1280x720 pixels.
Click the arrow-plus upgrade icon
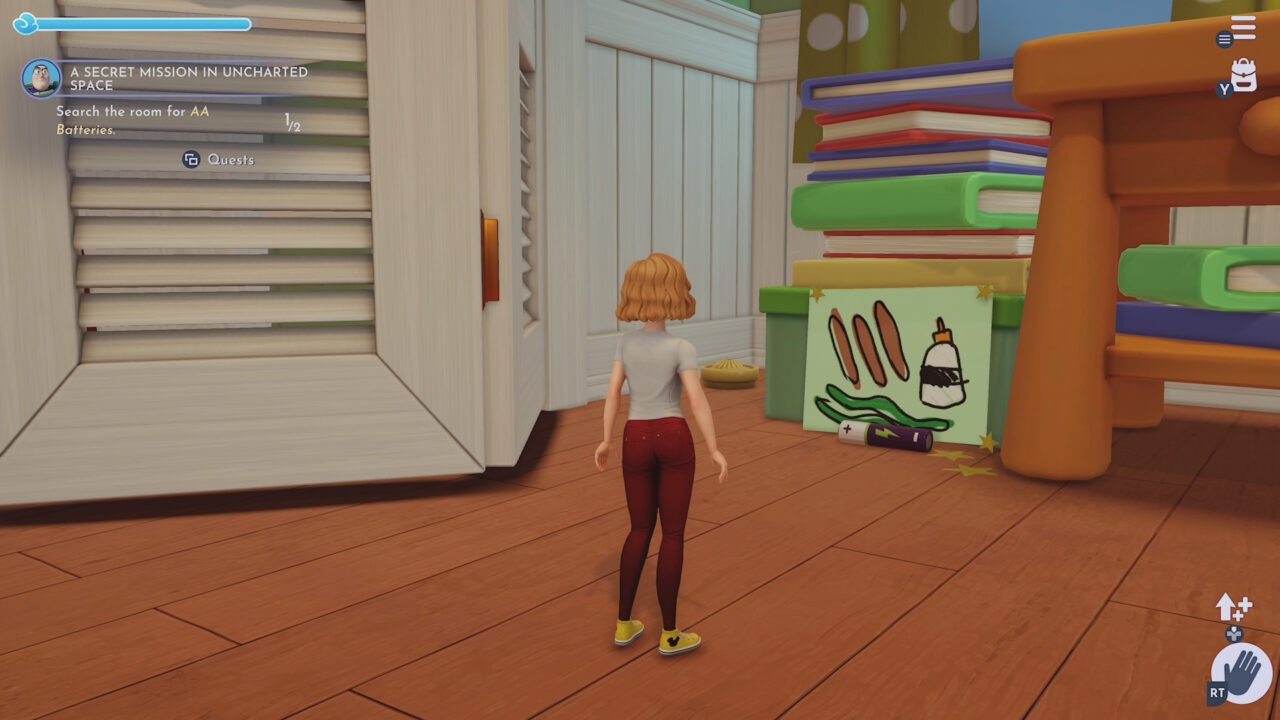[x=1233, y=607]
